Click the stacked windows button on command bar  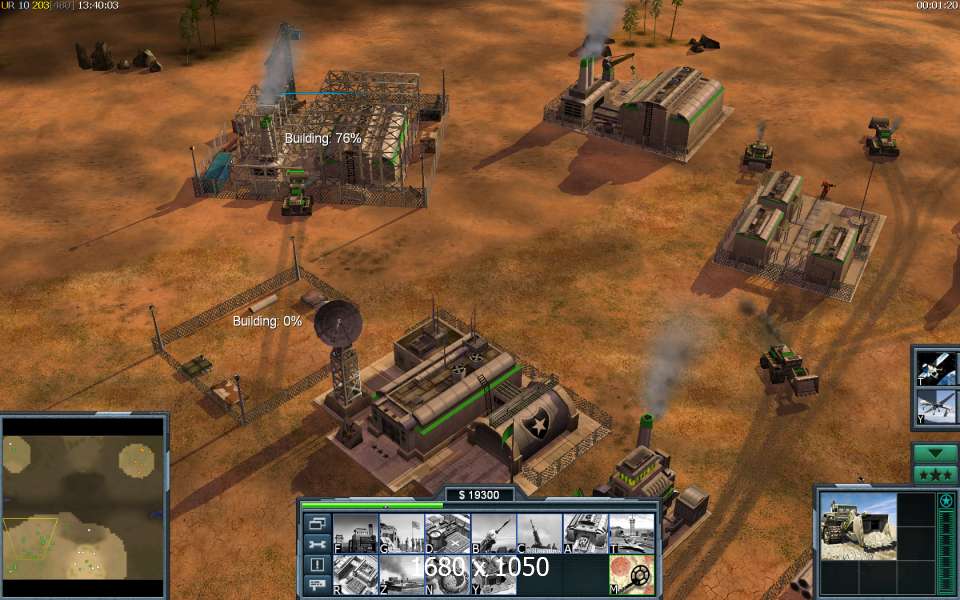coord(316,523)
